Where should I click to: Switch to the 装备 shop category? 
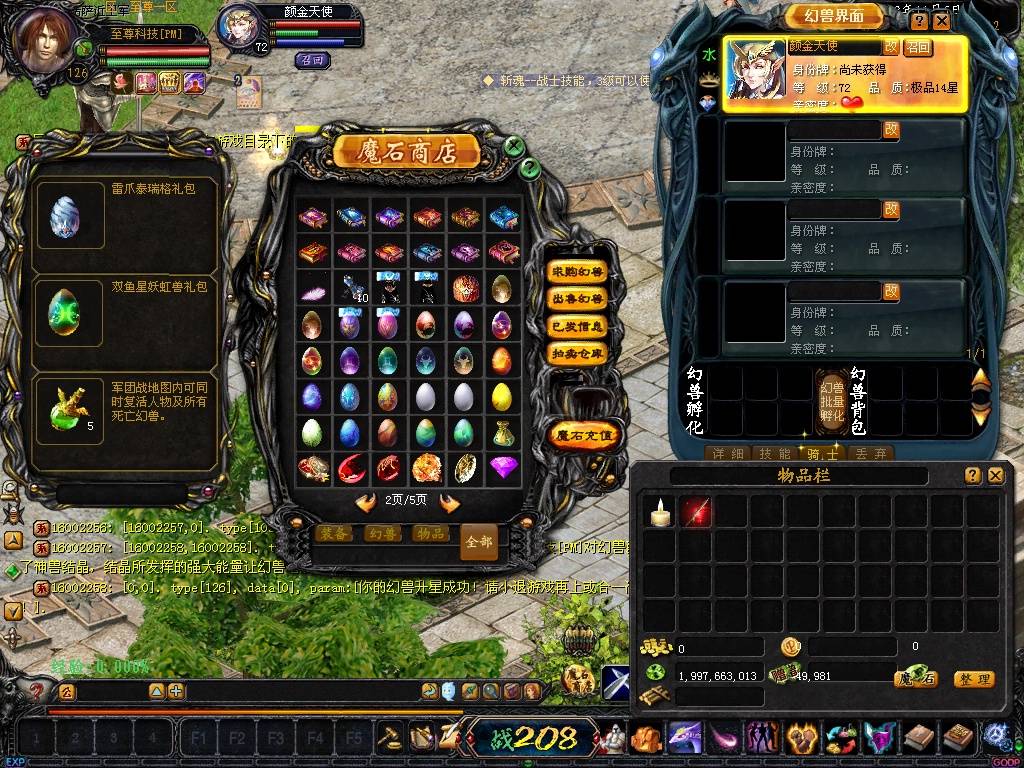(333, 534)
